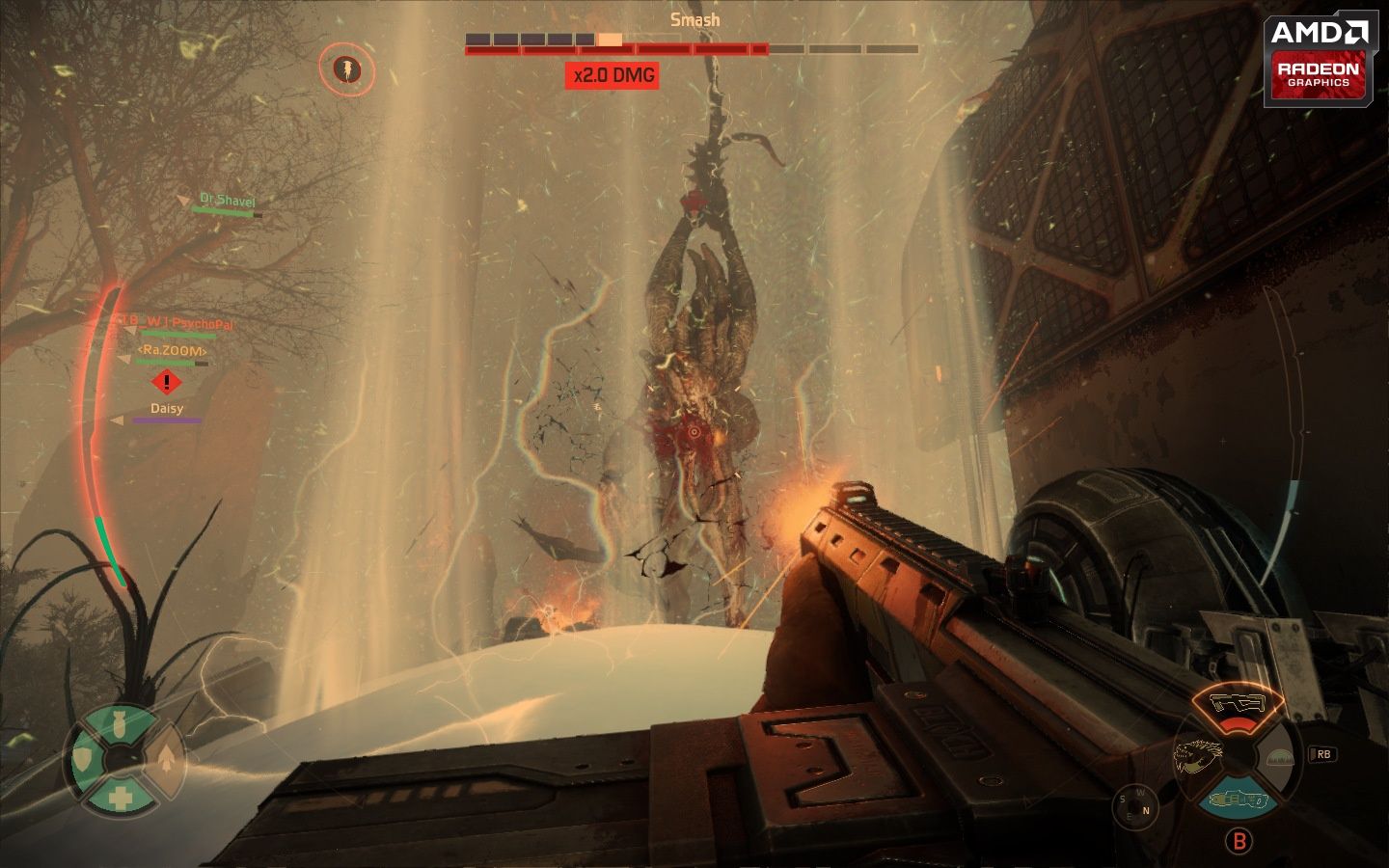This screenshot has height=868, width=1389.
Task: Click the jetpack boost arrow icon
Action: pos(166,758)
